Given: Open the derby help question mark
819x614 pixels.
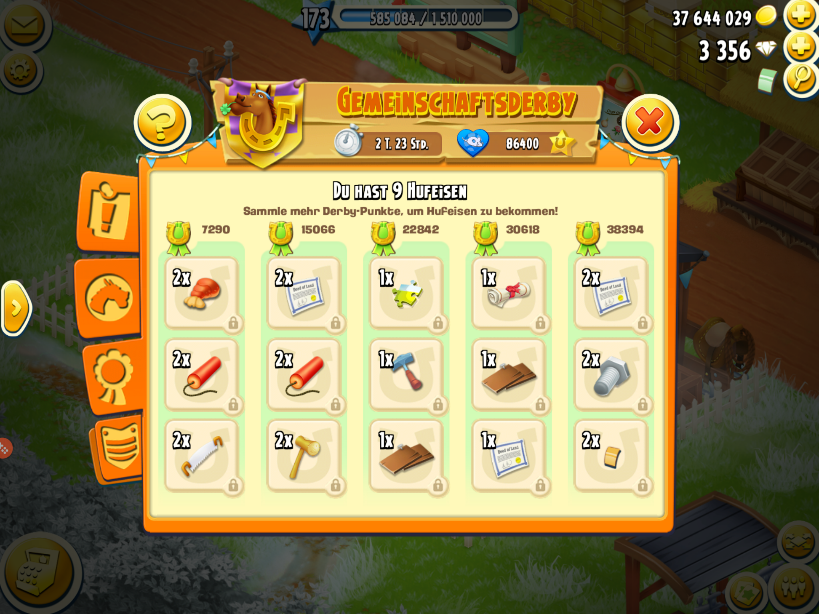Looking at the screenshot, I should 162,123.
